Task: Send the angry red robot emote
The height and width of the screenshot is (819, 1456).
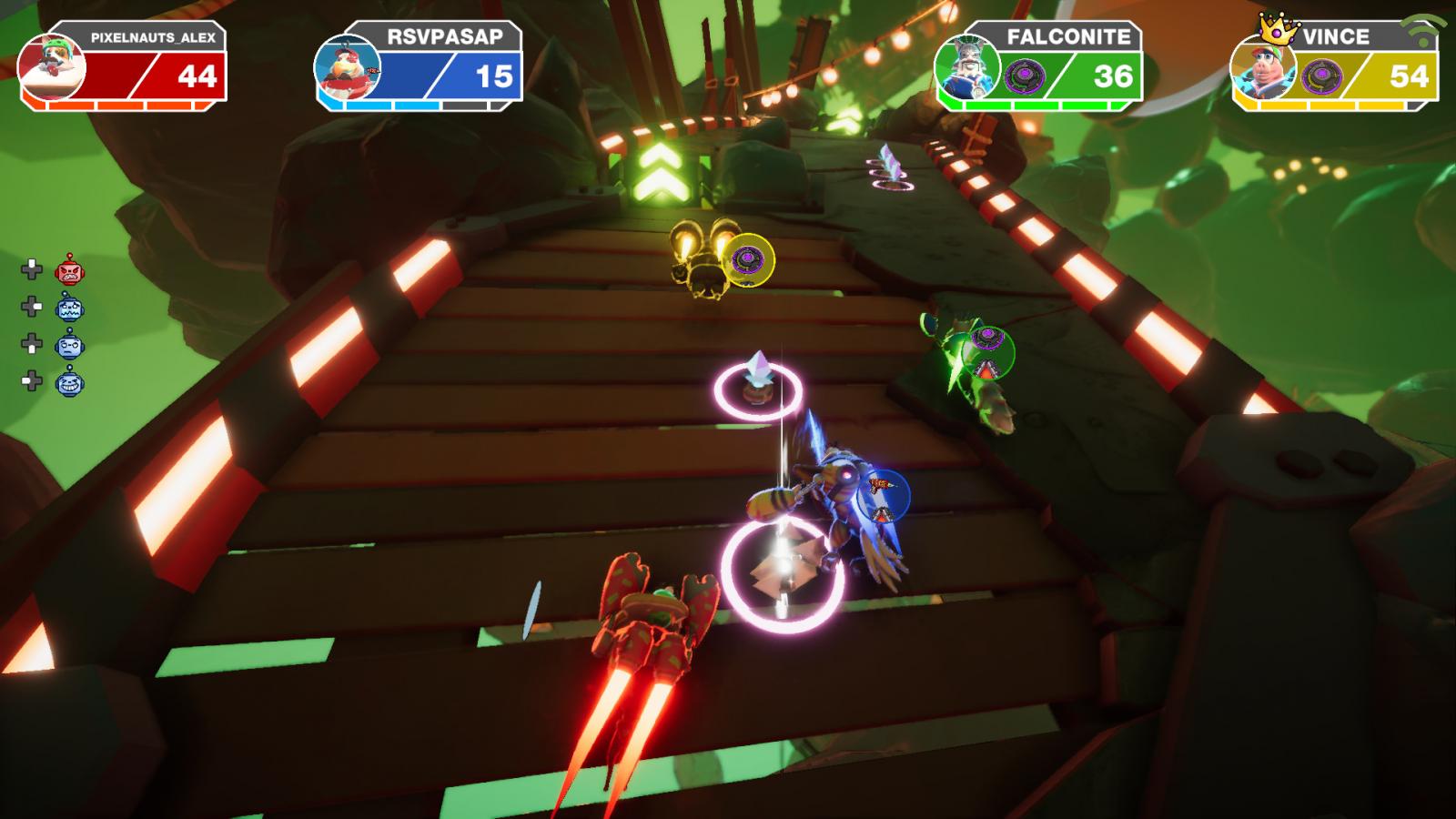Action: (69, 269)
